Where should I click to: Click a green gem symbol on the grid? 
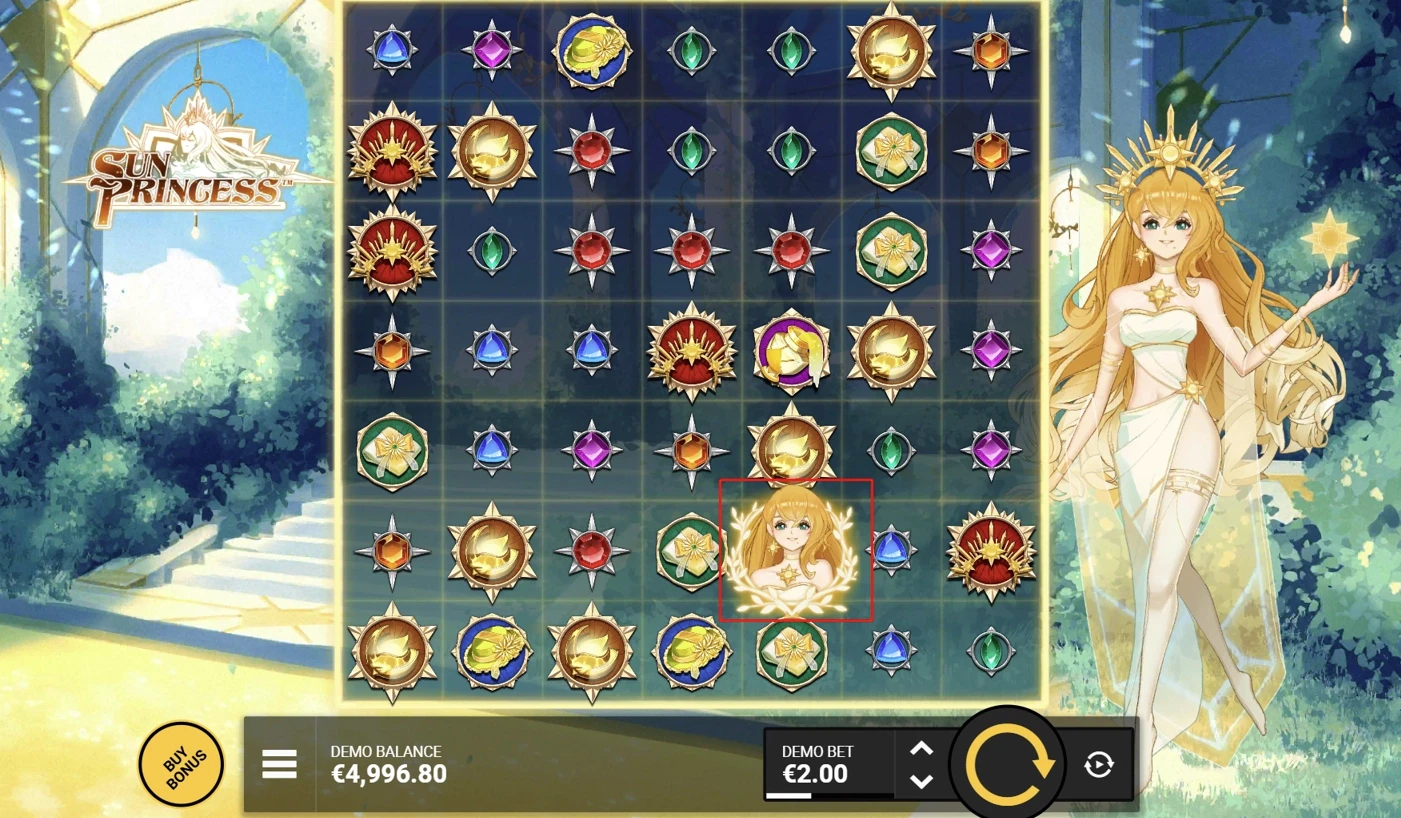pos(691,50)
